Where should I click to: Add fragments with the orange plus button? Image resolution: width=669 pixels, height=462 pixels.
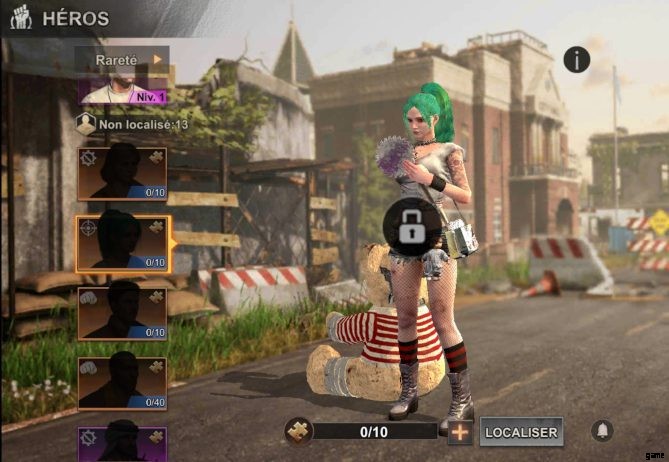(459, 432)
